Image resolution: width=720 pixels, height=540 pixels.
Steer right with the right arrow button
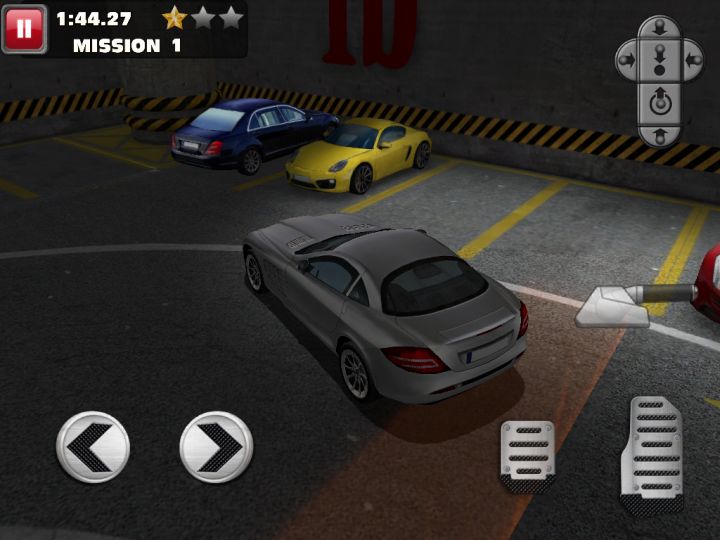point(216,447)
